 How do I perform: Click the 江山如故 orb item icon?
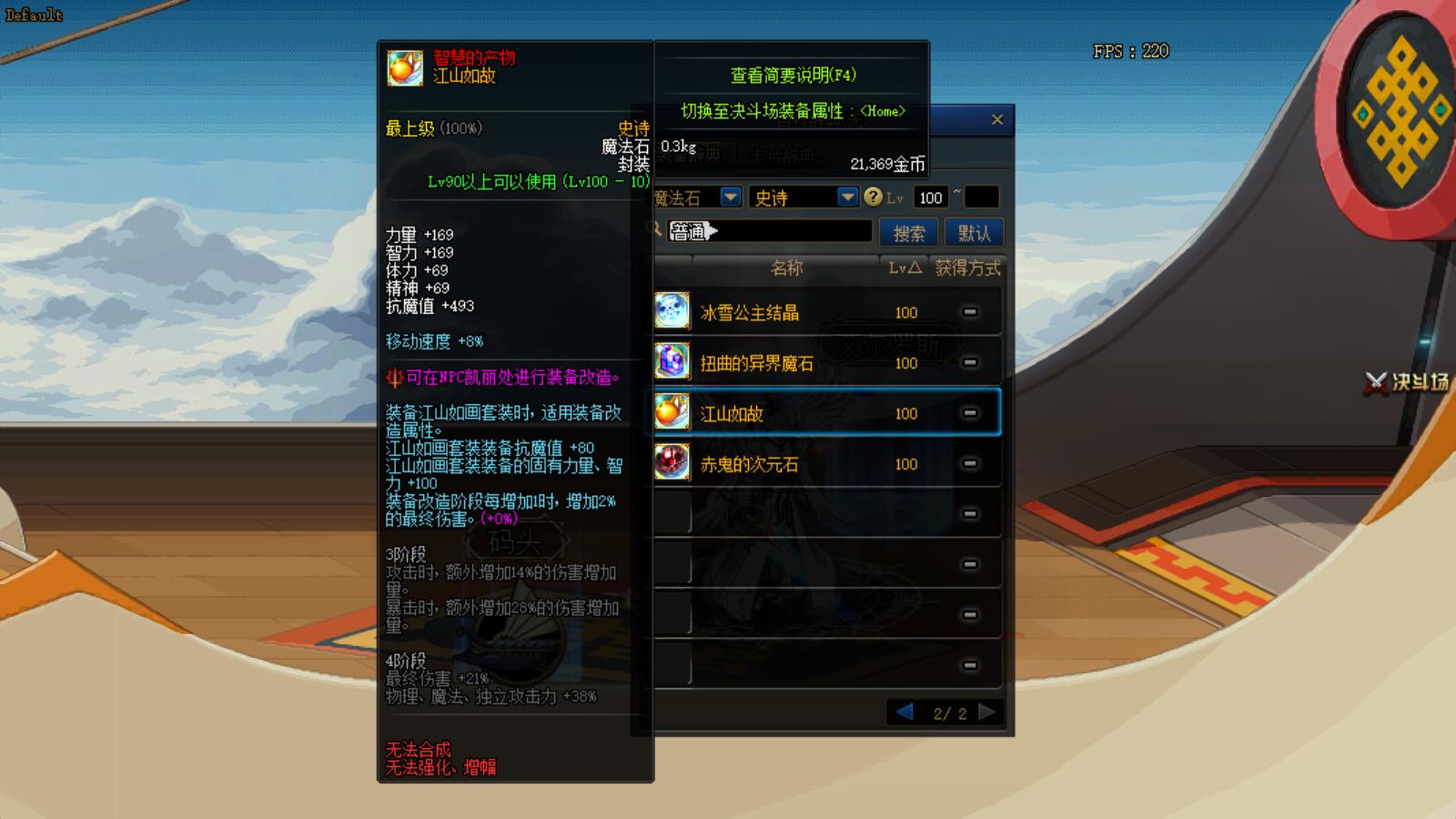click(671, 412)
